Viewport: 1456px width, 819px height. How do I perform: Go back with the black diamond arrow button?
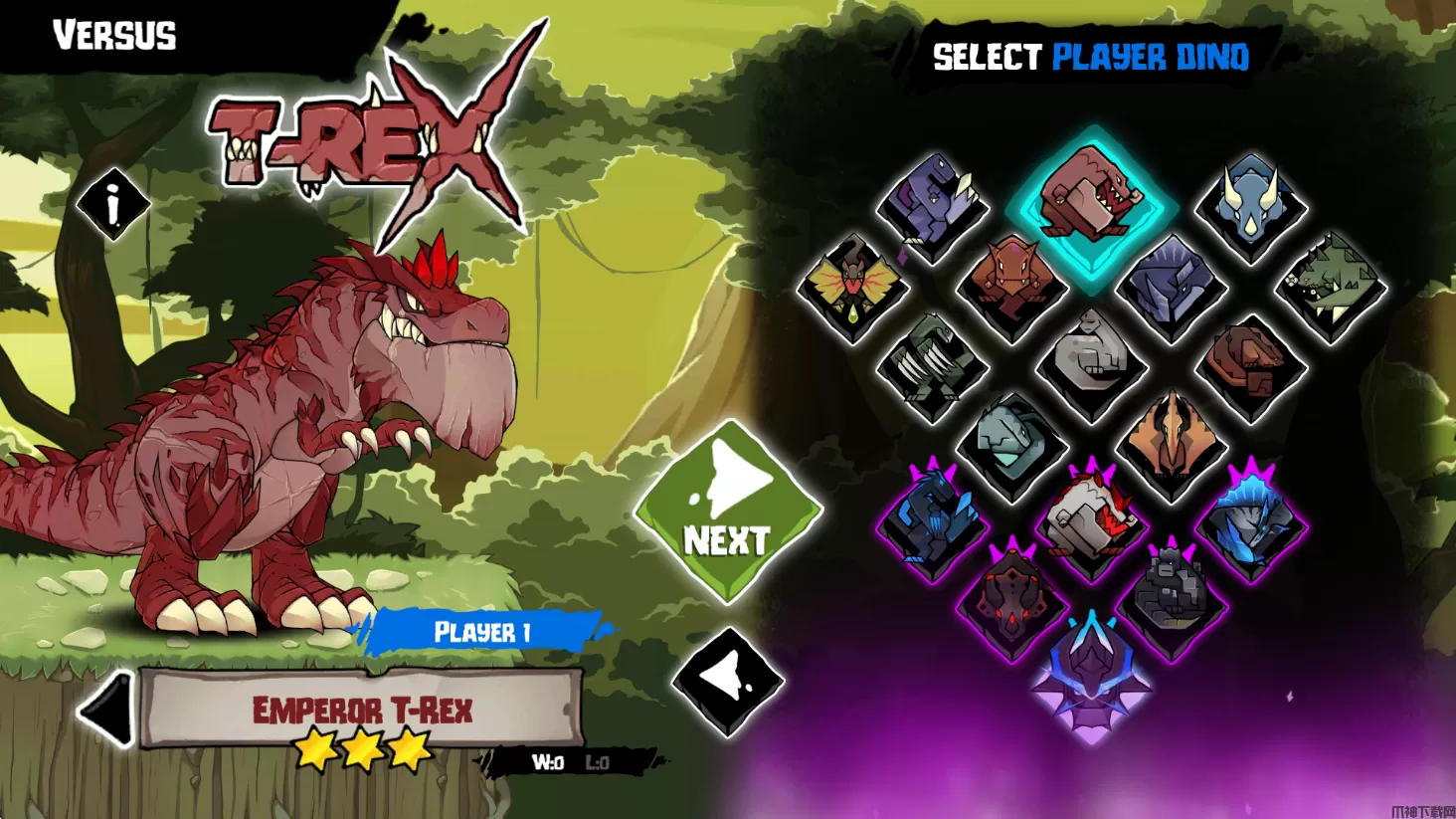(728, 682)
